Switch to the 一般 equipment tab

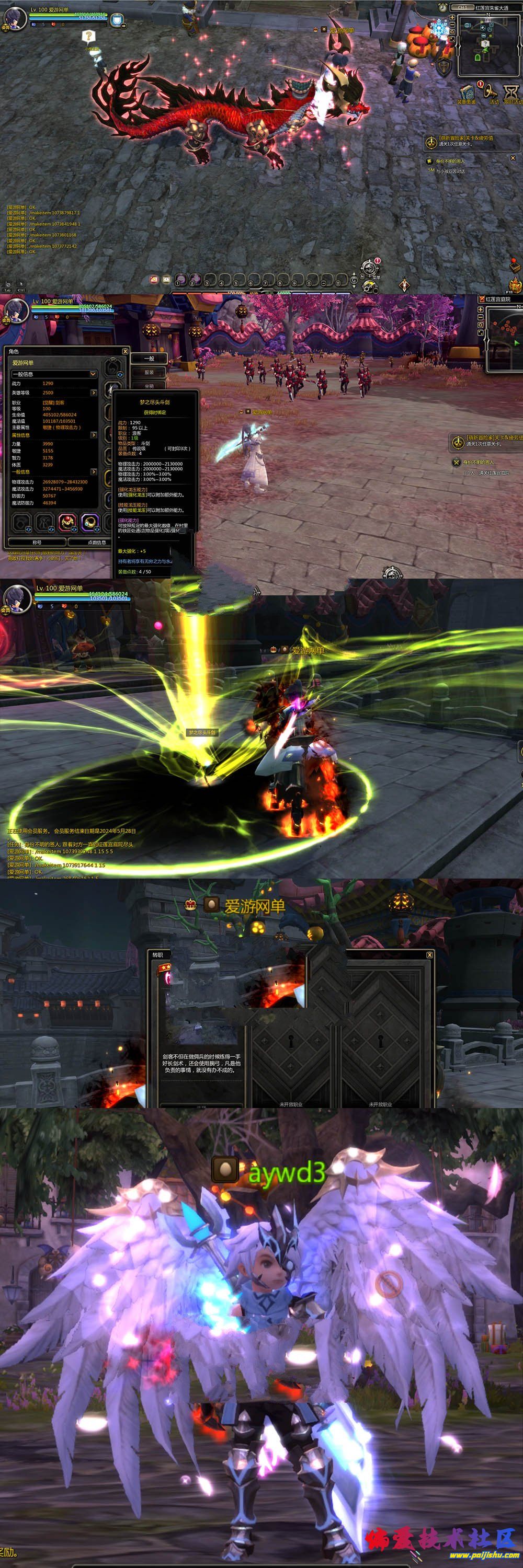[149, 359]
